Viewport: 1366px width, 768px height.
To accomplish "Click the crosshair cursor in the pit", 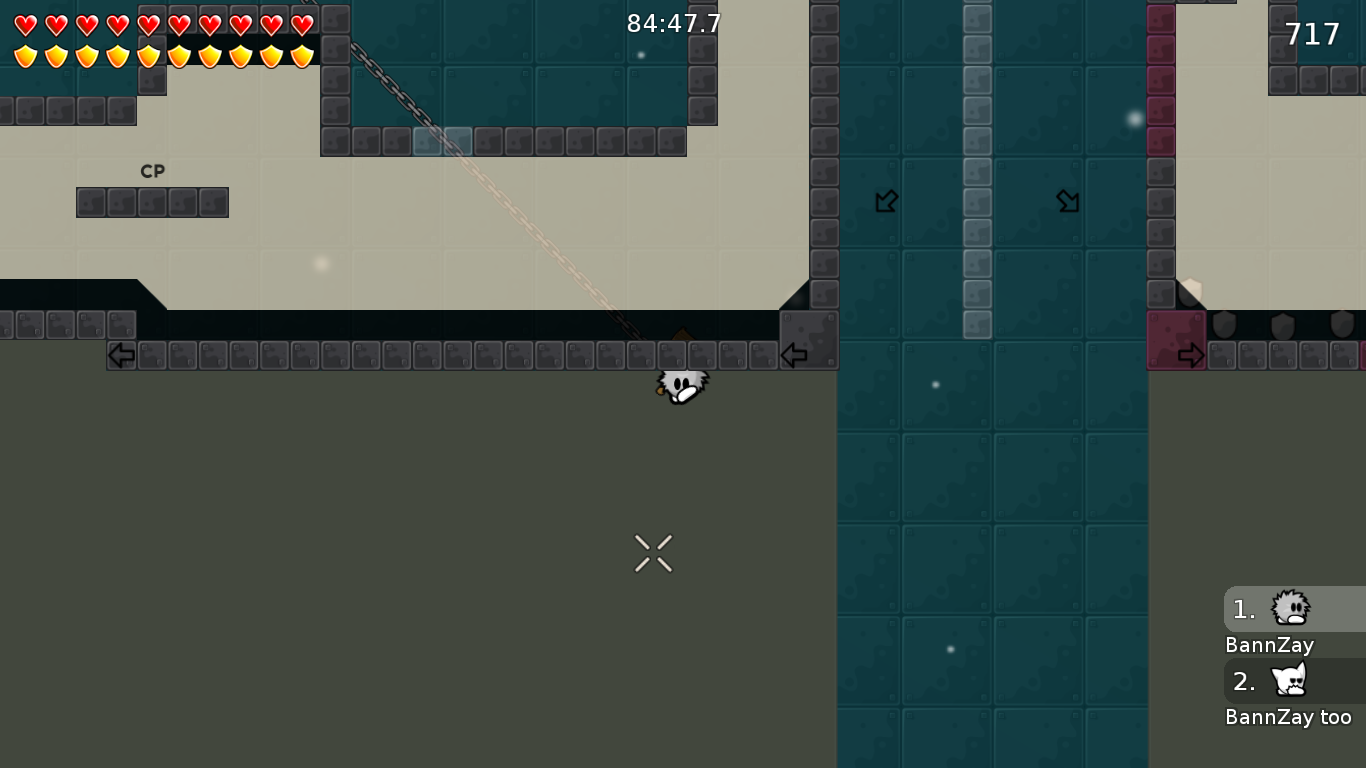I will (x=653, y=553).
